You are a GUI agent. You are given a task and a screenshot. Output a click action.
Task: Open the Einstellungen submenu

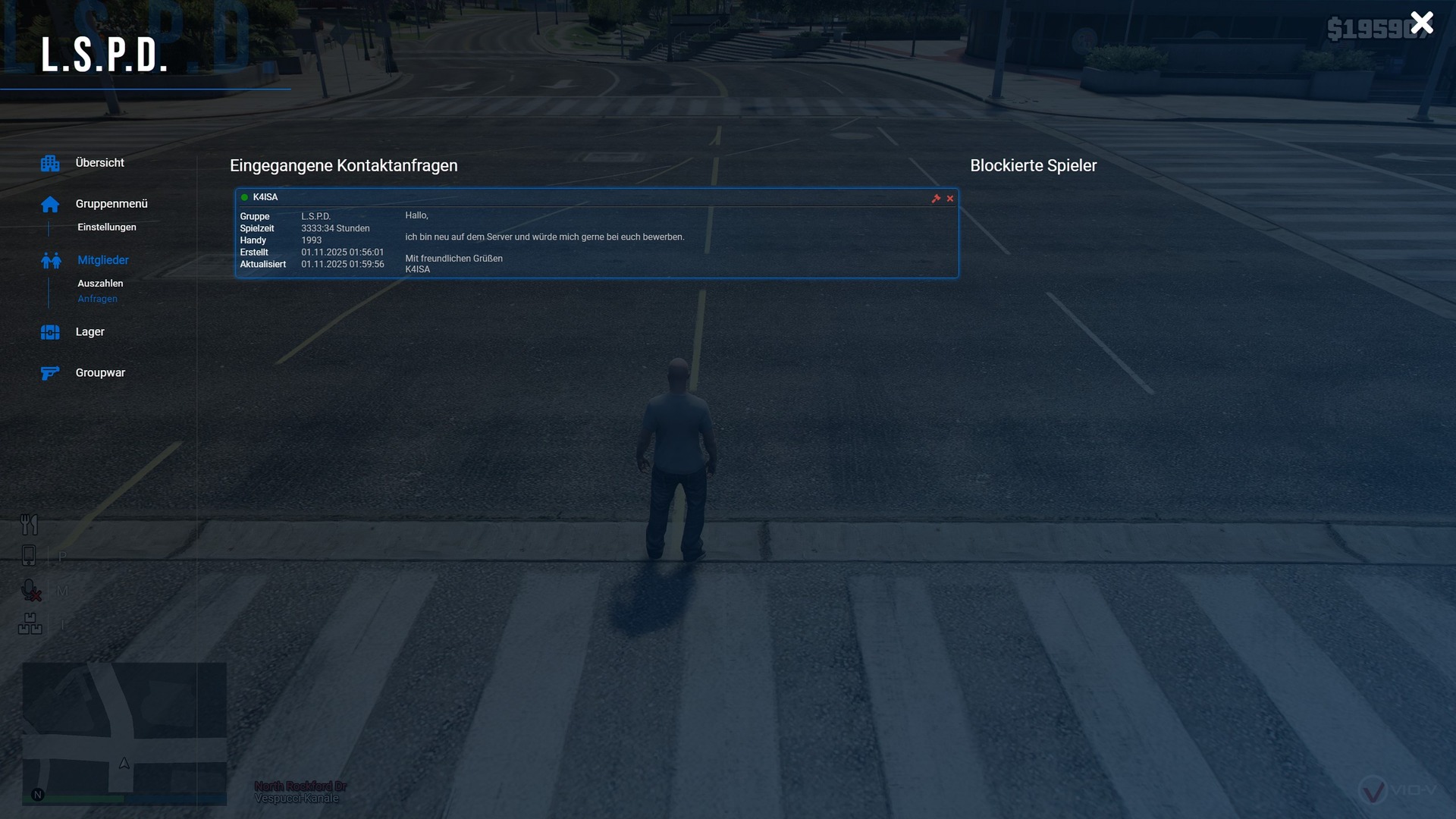pyautogui.click(x=107, y=227)
